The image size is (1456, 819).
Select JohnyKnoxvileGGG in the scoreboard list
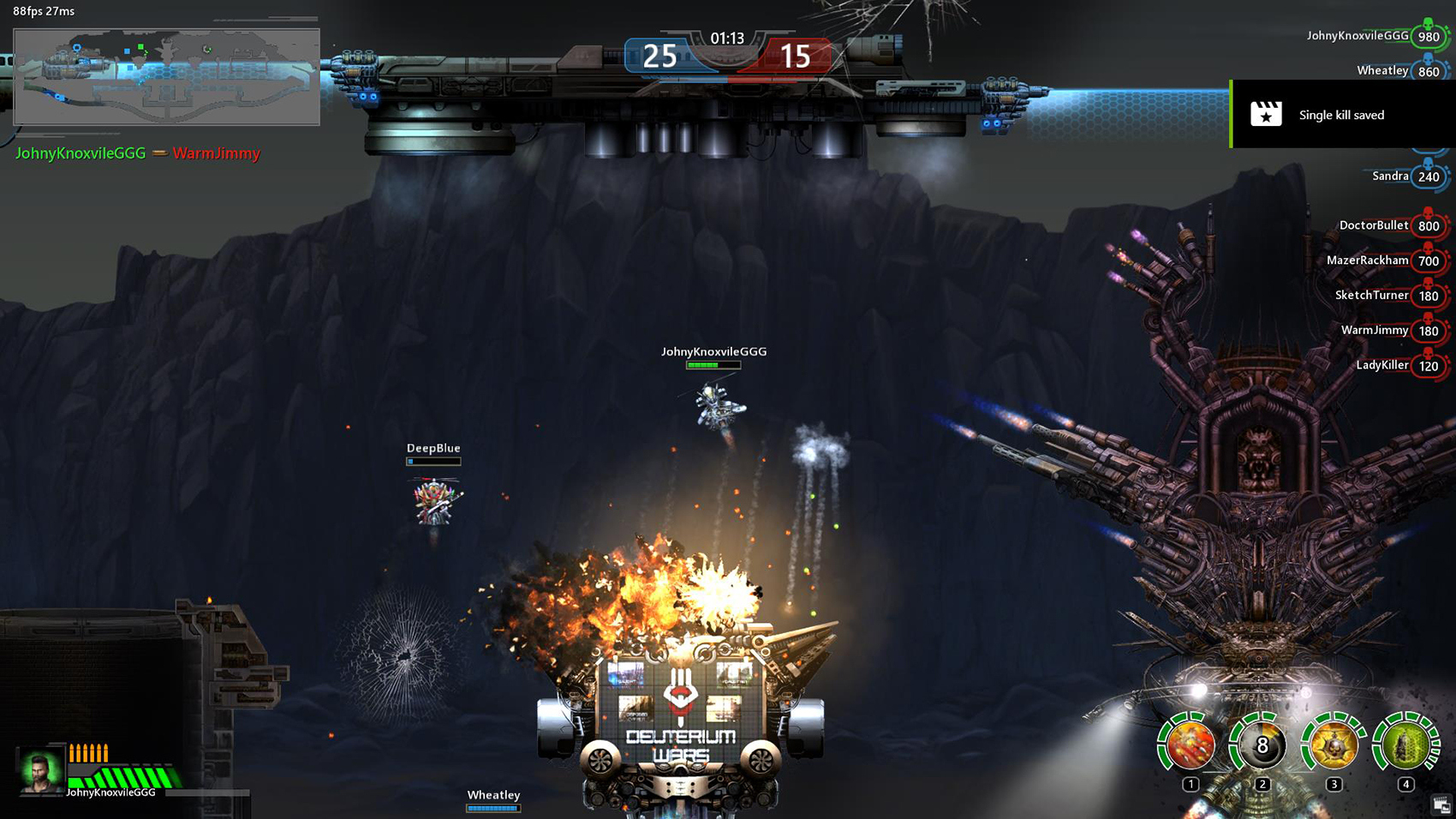(1358, 36)
